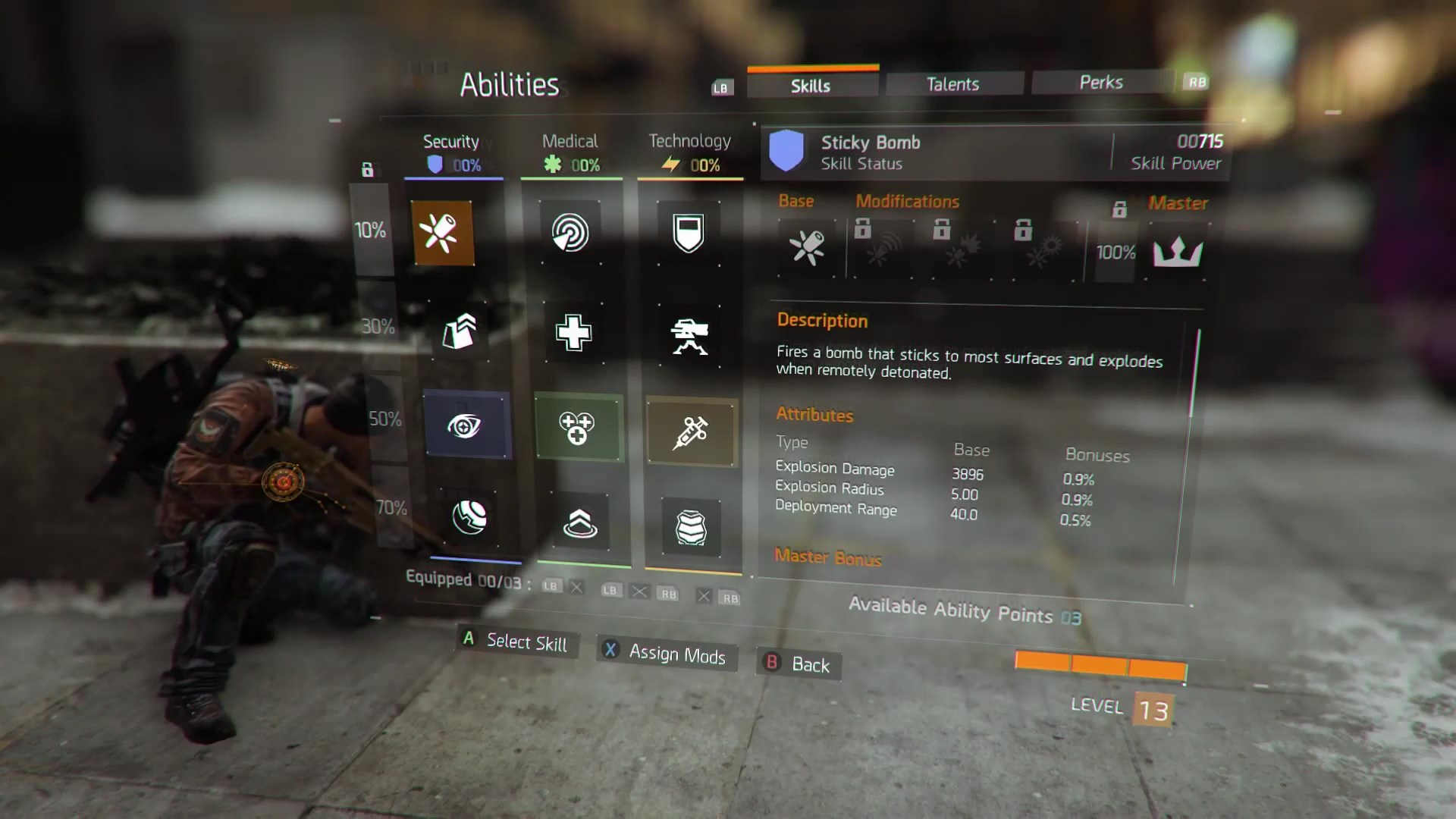Select the eye-shaped Security skill
1456x819 pixels.
[x=465, y=425]
